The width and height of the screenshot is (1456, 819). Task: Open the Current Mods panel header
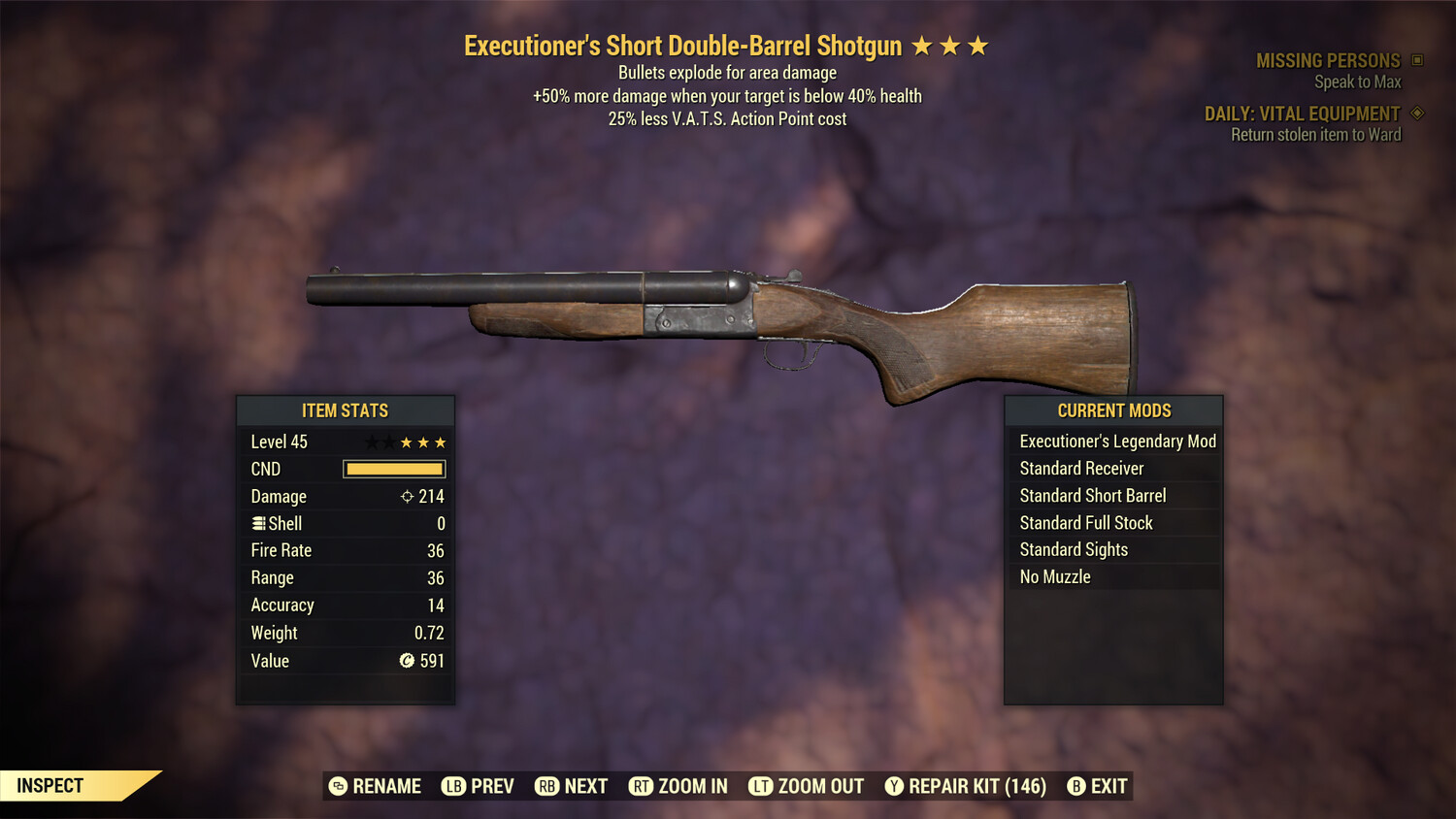(x=1113, y=409)
